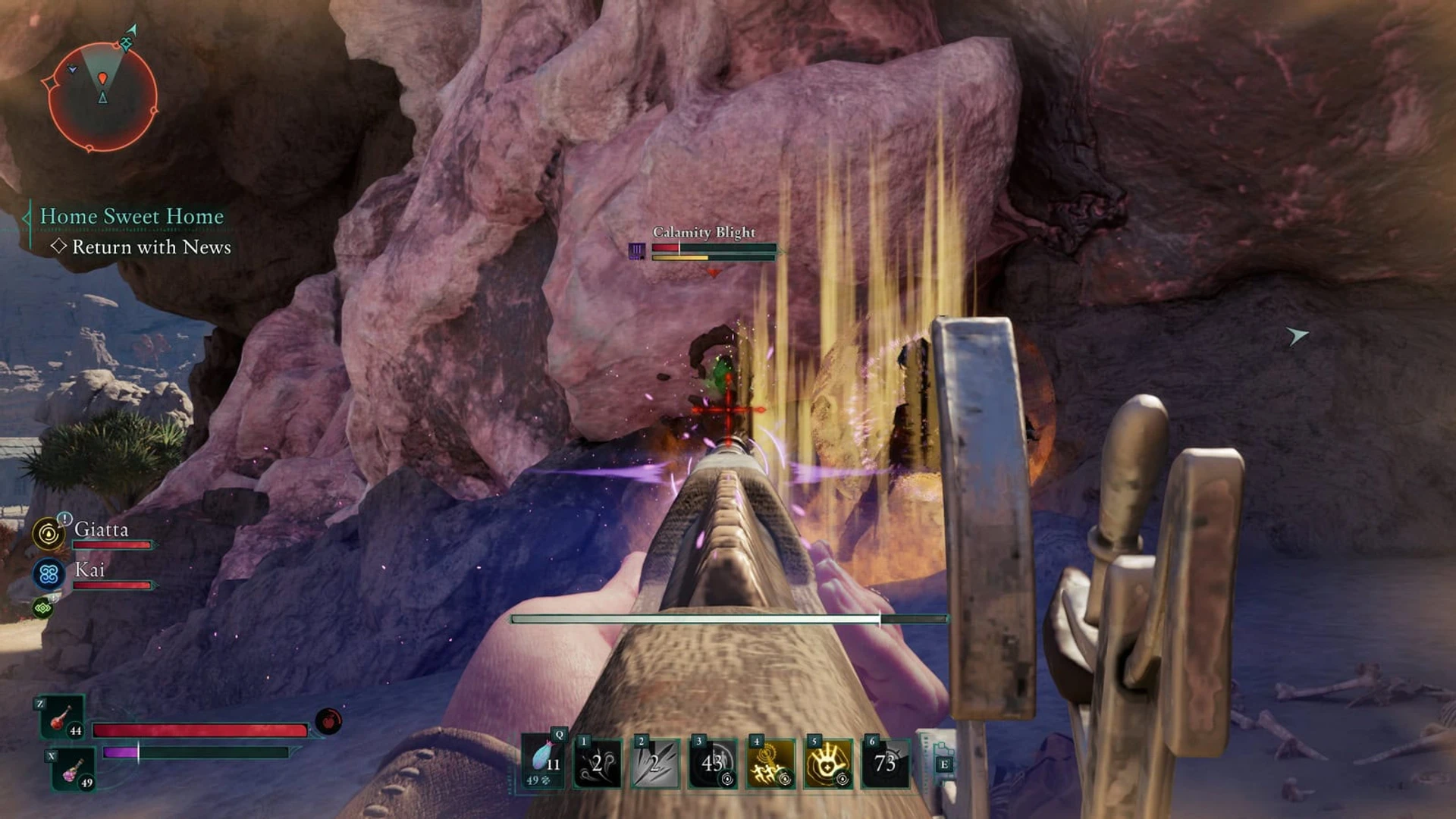This screenshot has width=1456, height=819.
Task: Click the green diamond companion icon
Action: tap(42, 607)
